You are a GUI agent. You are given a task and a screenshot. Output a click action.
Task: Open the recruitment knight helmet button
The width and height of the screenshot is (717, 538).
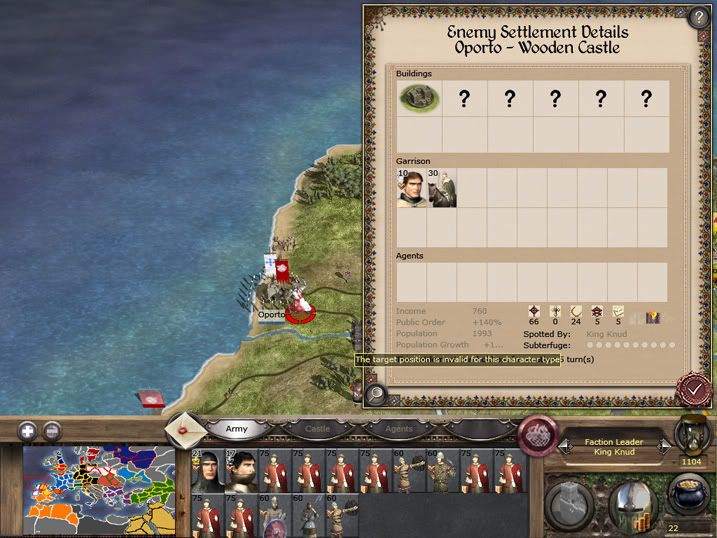633,503
